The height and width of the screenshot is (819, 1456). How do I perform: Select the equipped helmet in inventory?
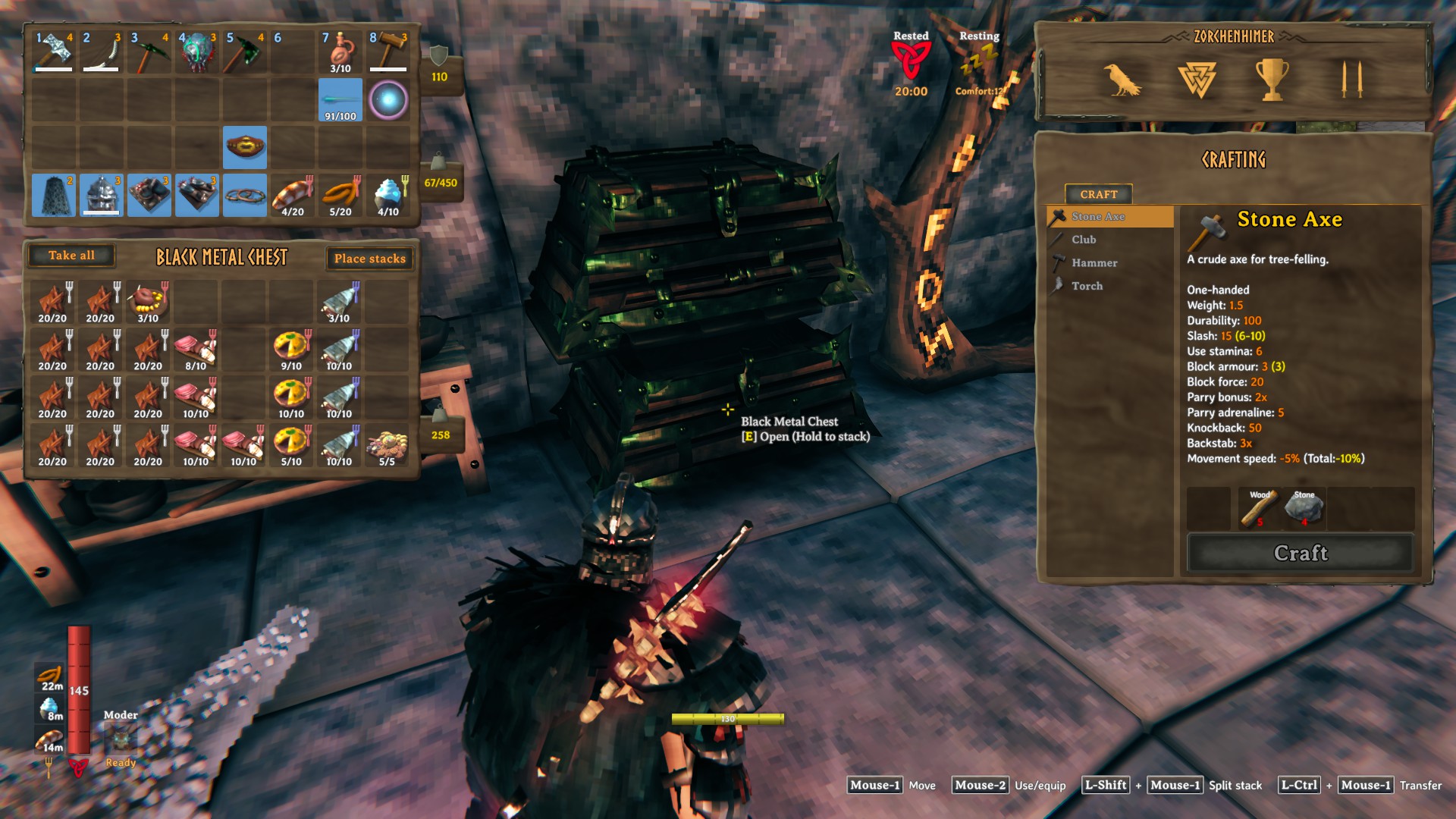(x=102, y=195)
